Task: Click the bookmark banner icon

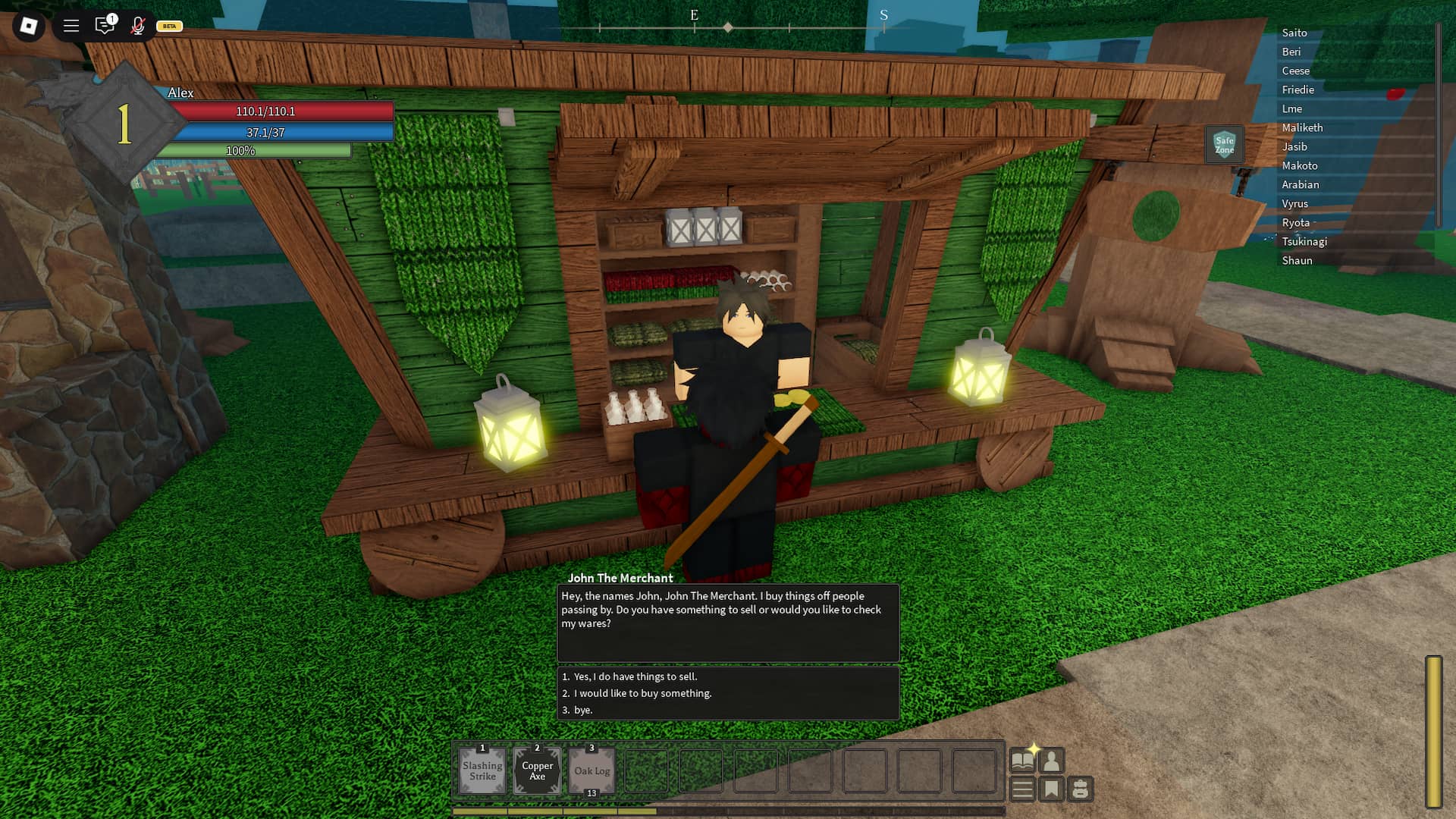Action: point(1052,789)
